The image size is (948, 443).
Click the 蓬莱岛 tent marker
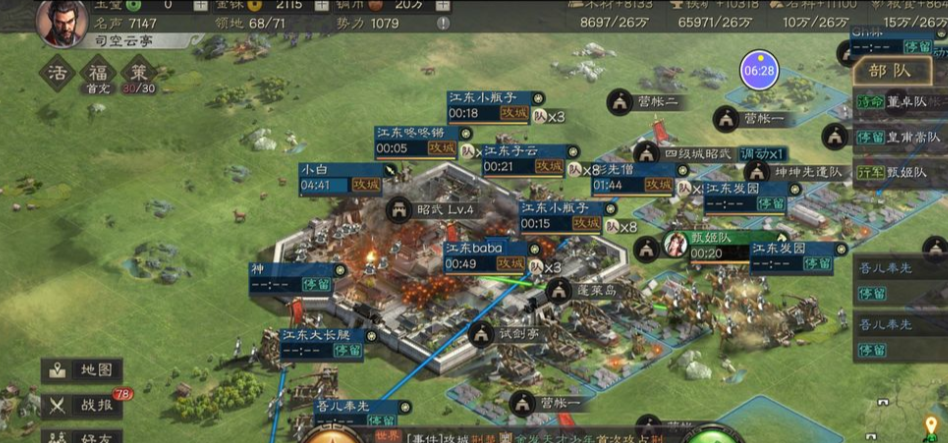pos(560,291)
